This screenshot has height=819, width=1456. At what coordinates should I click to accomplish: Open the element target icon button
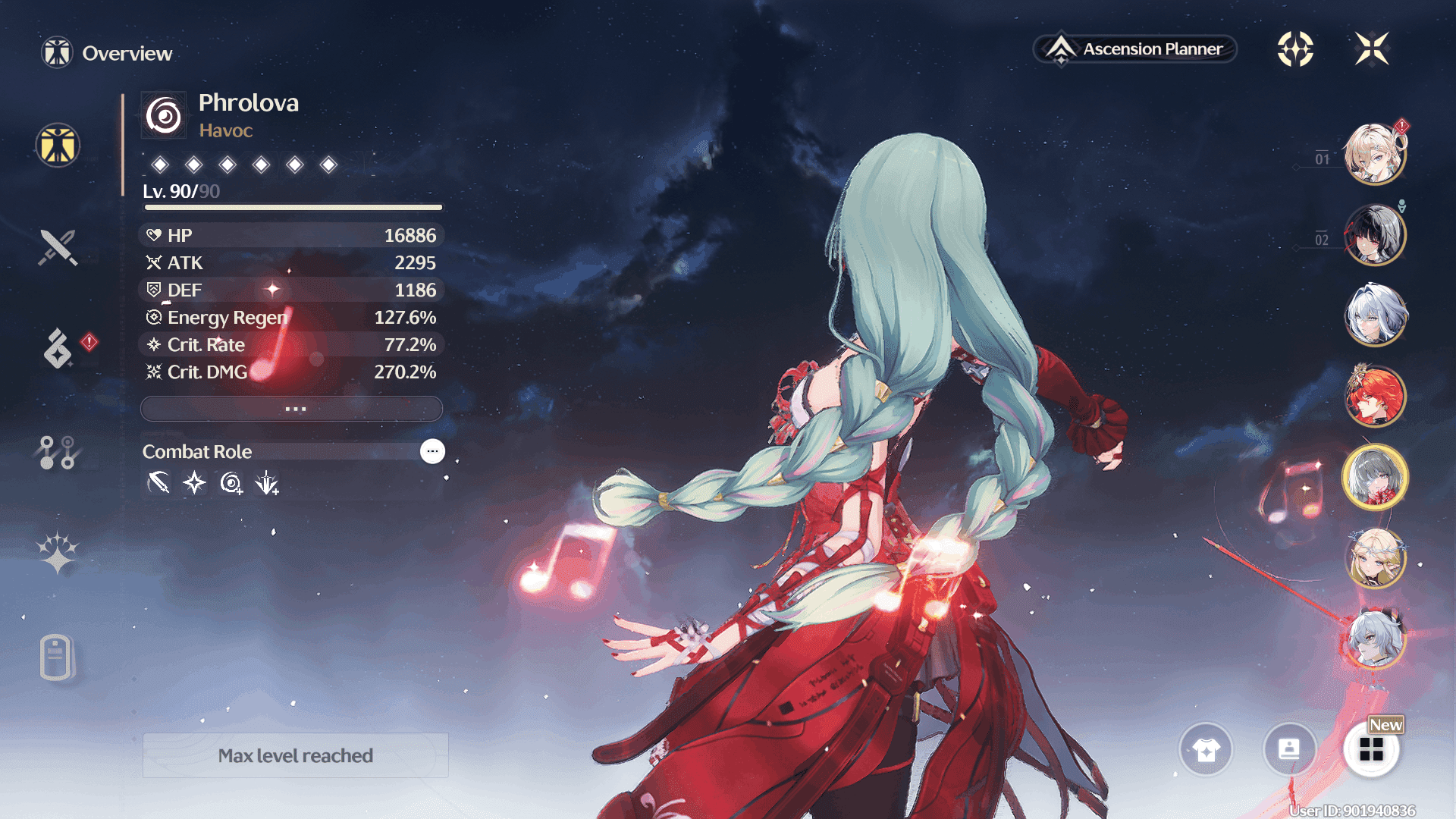click(x=1295, y=49)
